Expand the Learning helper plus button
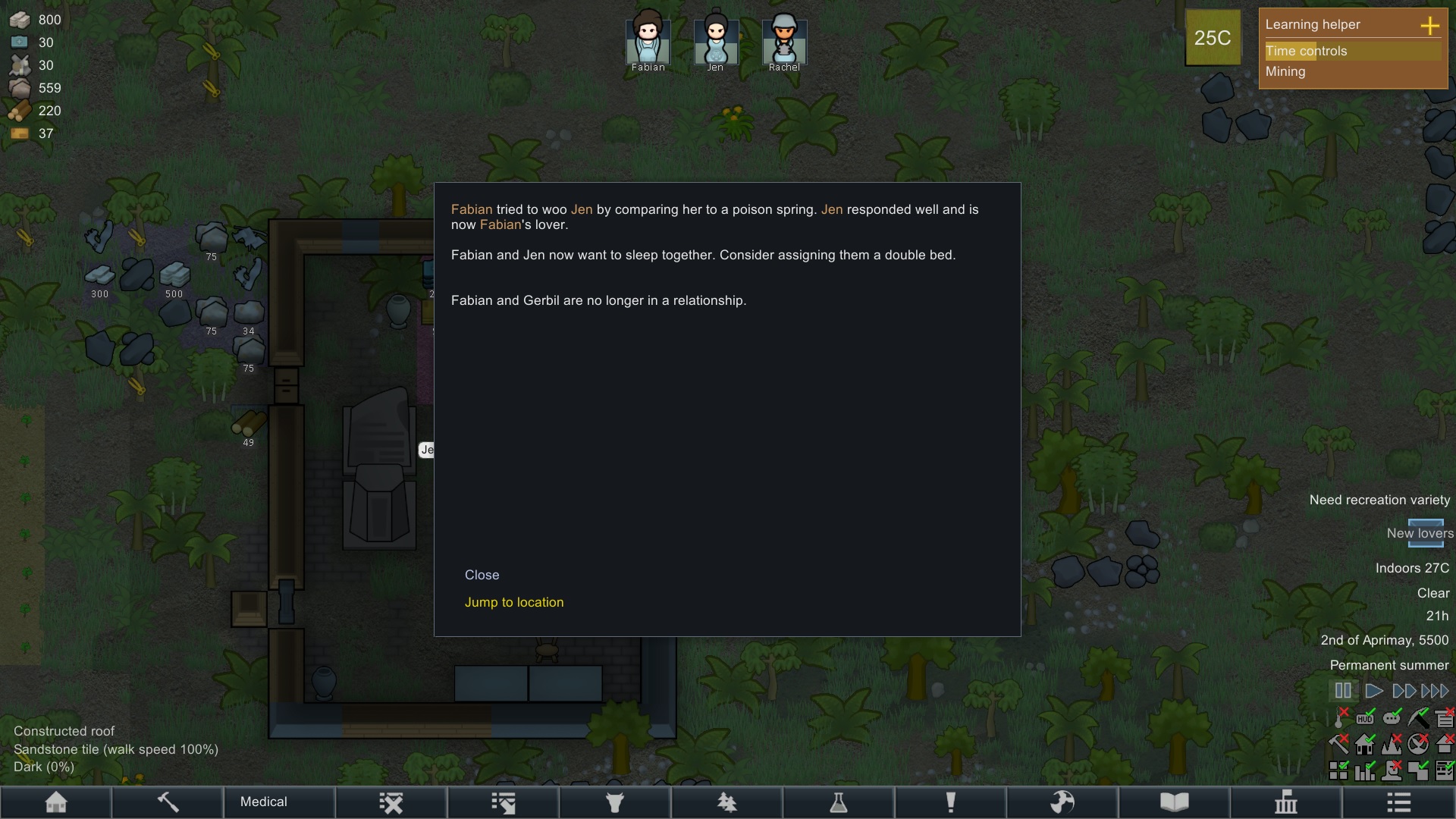 [x=1429, y=25]
